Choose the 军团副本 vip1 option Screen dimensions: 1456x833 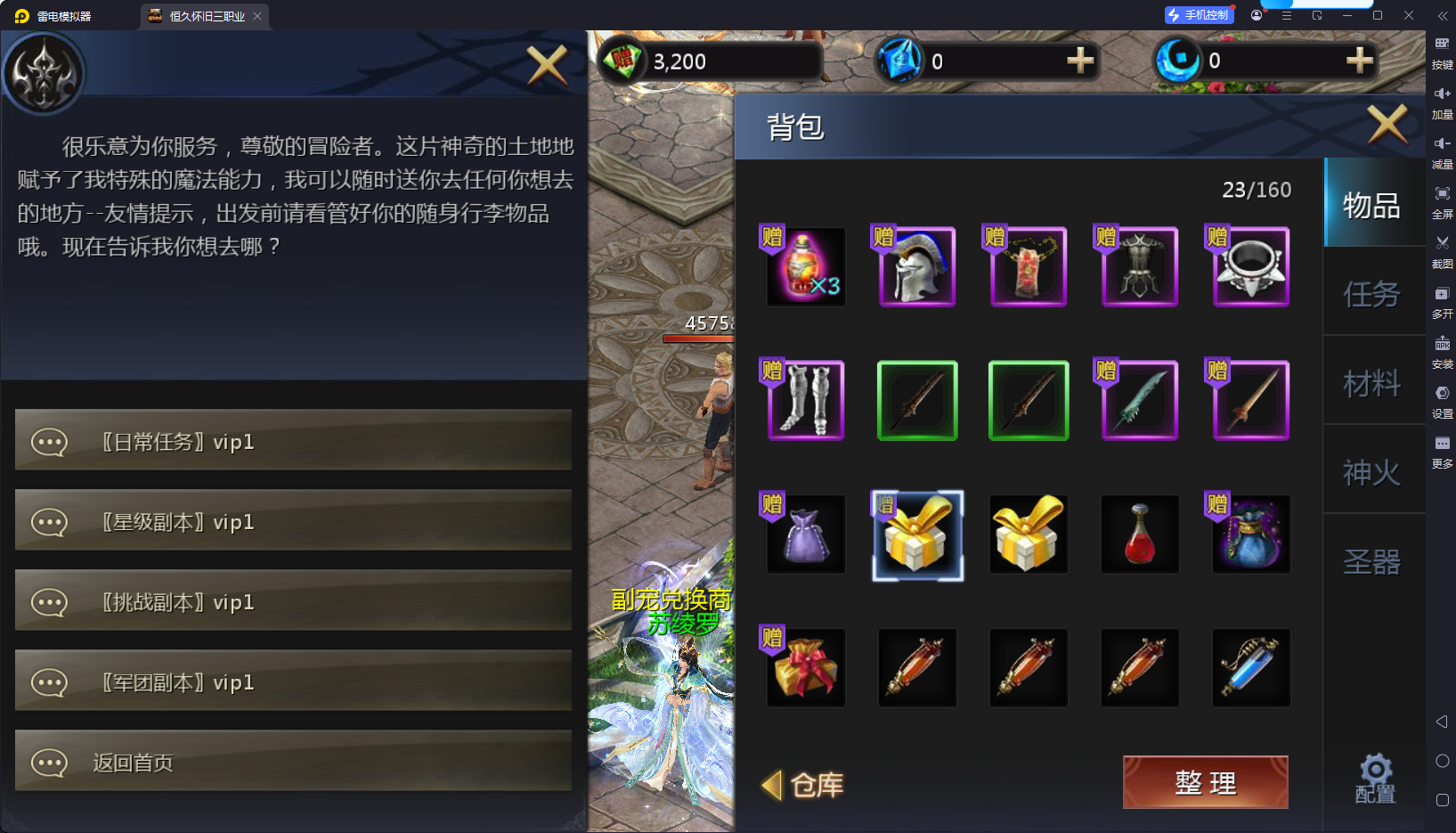pos(293,682)
